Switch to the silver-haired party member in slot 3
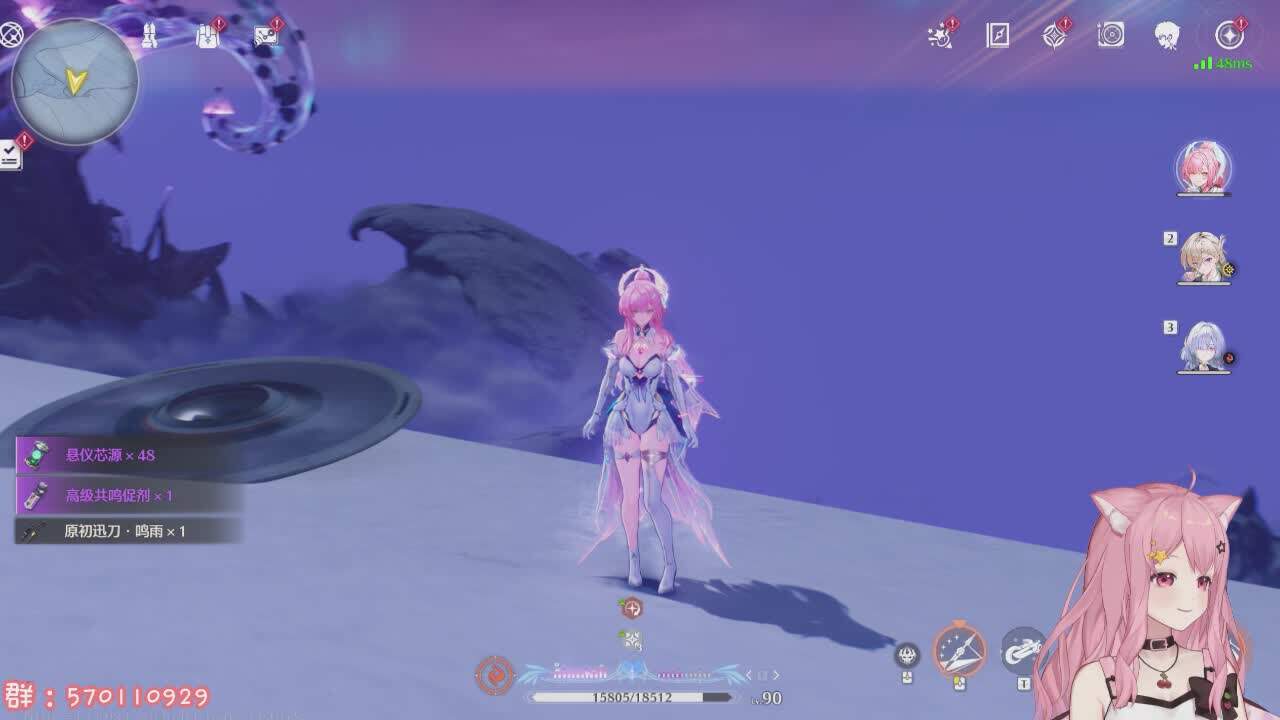The width and height of the screenshot is (1280, 720). click(1203, 347)
